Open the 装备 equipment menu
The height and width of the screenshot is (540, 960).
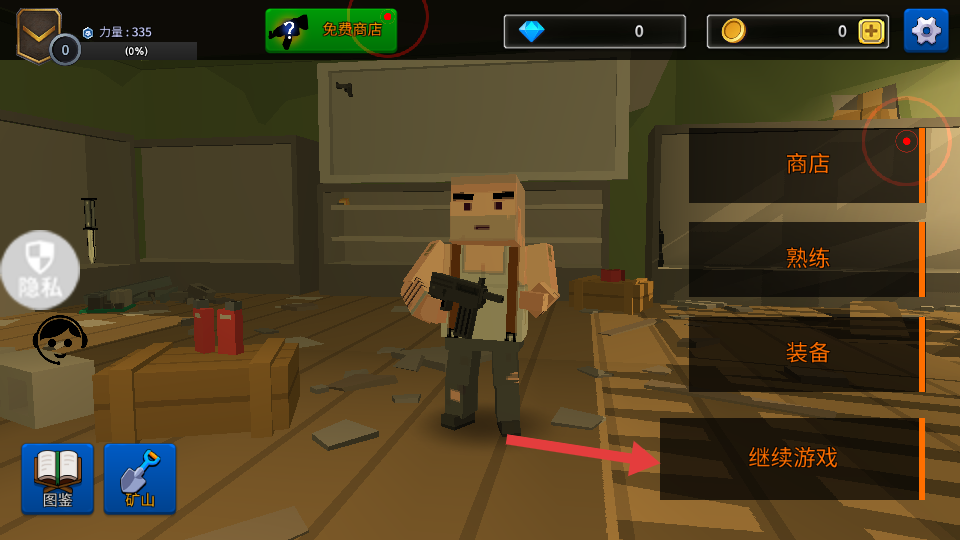coord(806,353)
